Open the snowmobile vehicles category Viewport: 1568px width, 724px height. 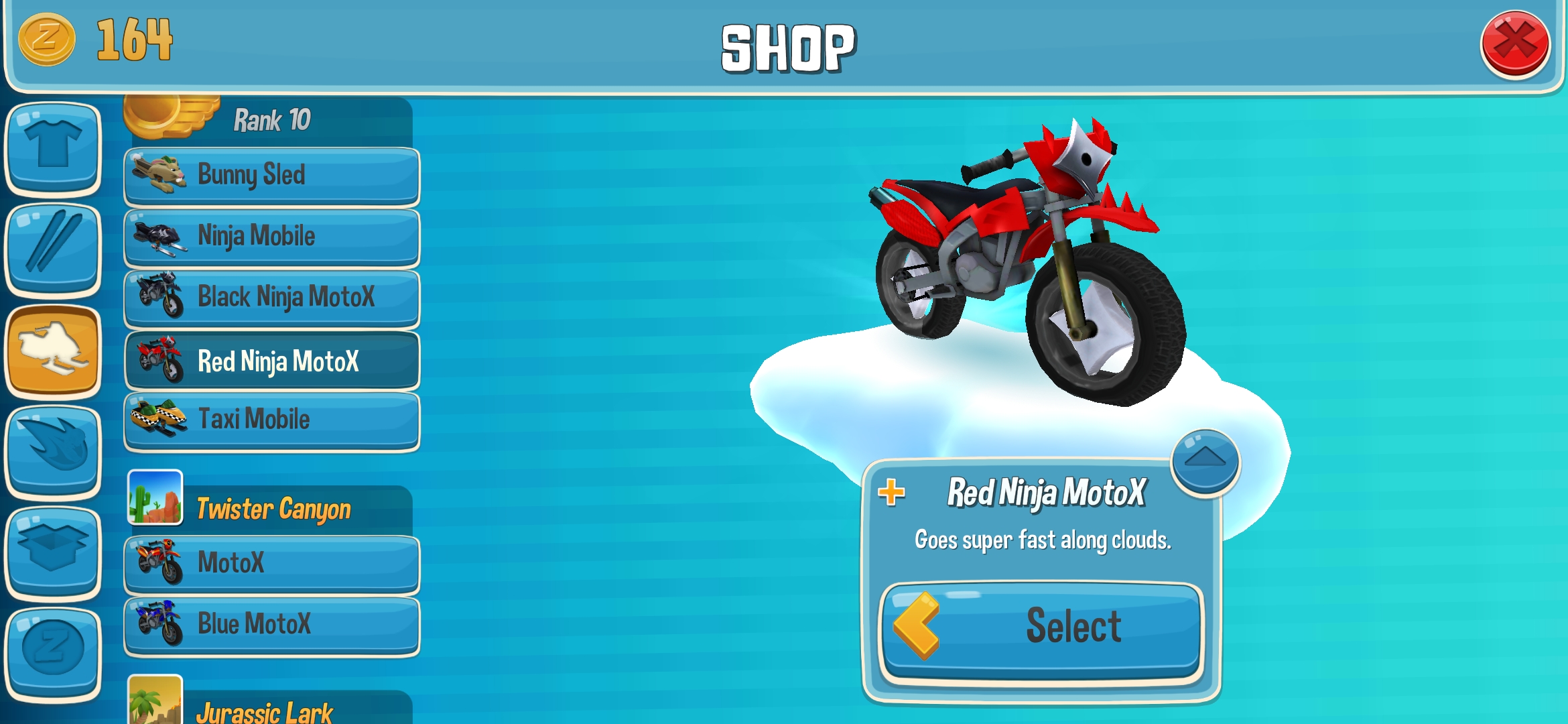(53, 350)
